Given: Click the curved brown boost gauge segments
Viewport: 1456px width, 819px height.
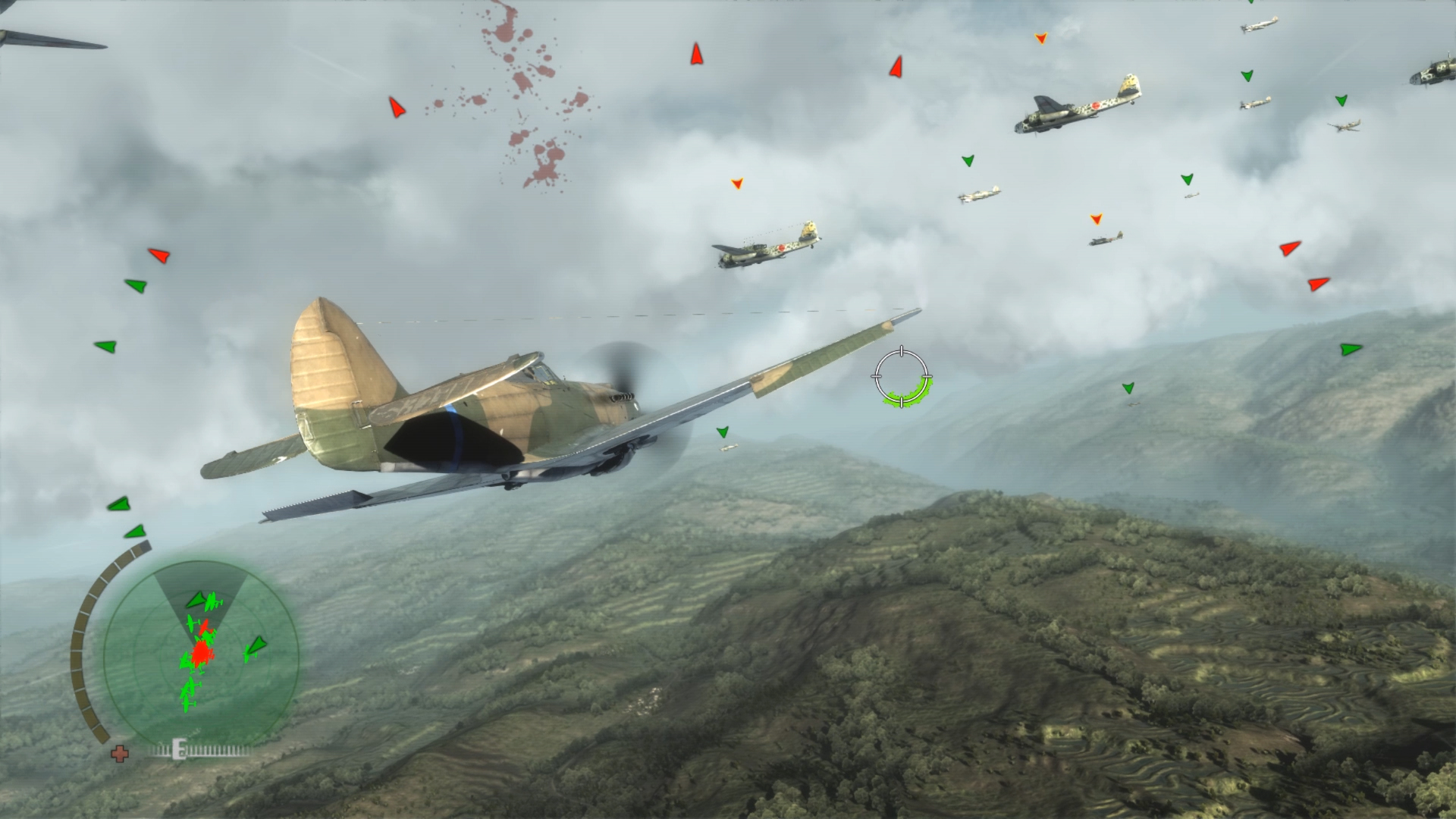Looking at the screenshot, I should [83, 644].
